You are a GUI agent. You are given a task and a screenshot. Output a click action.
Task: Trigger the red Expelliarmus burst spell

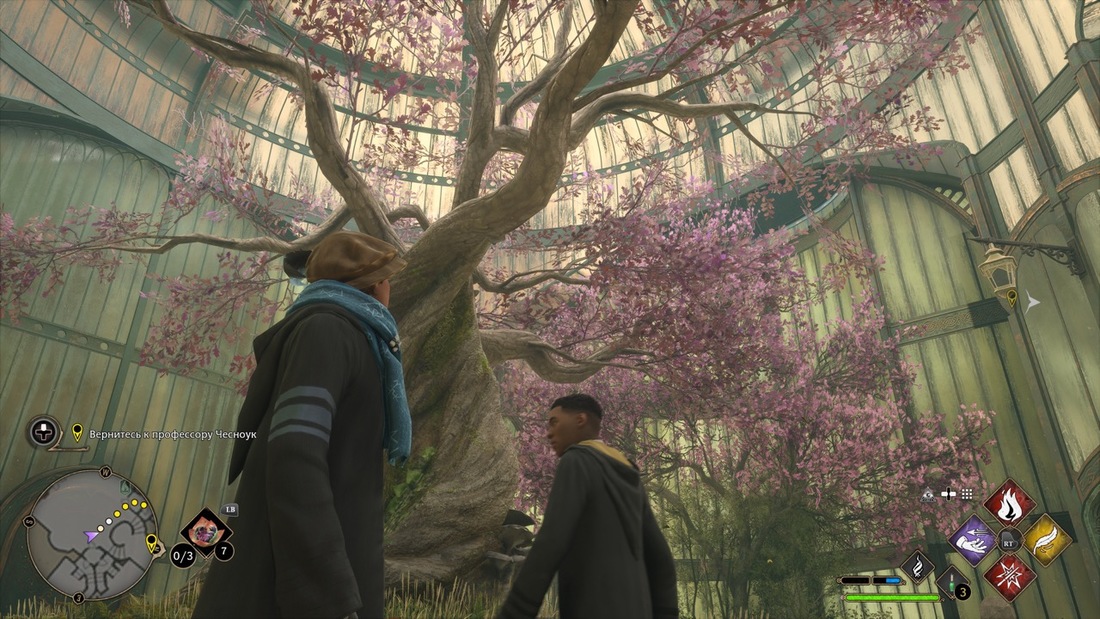click(1009, 577)
